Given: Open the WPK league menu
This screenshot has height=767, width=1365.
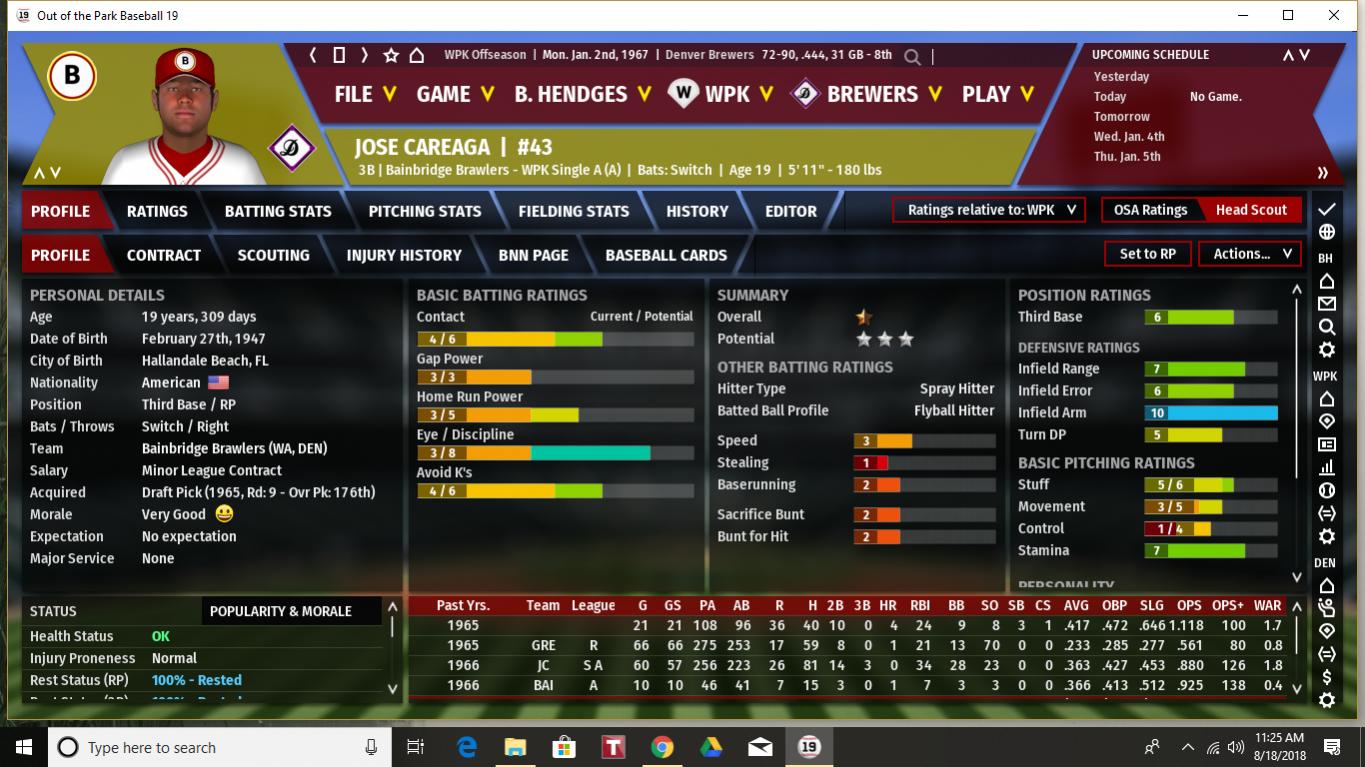Looking at the screenshot, I should tap(722, 94).
